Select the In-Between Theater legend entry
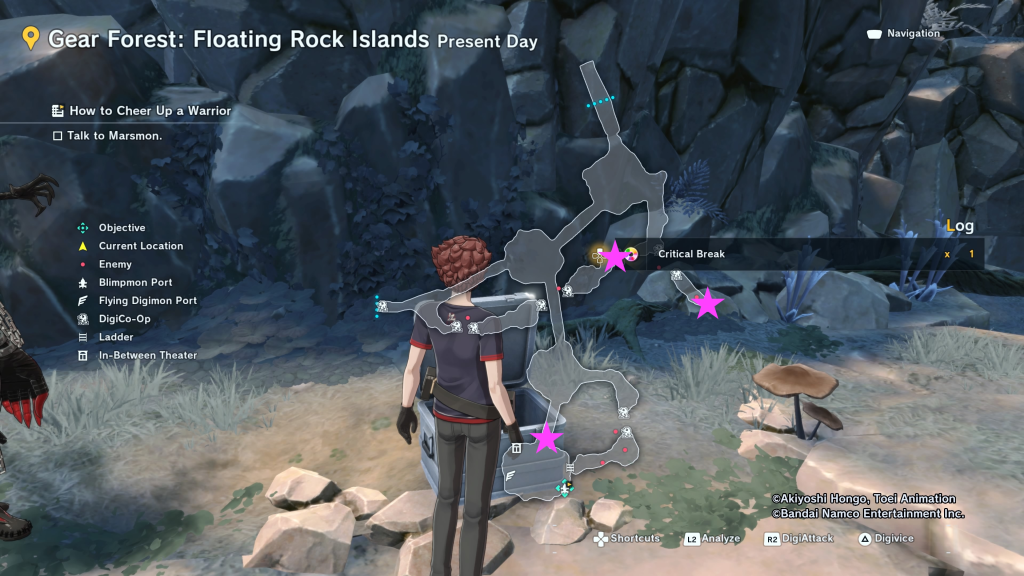This screenshot has height=576, width=1024. pos(147,355)
